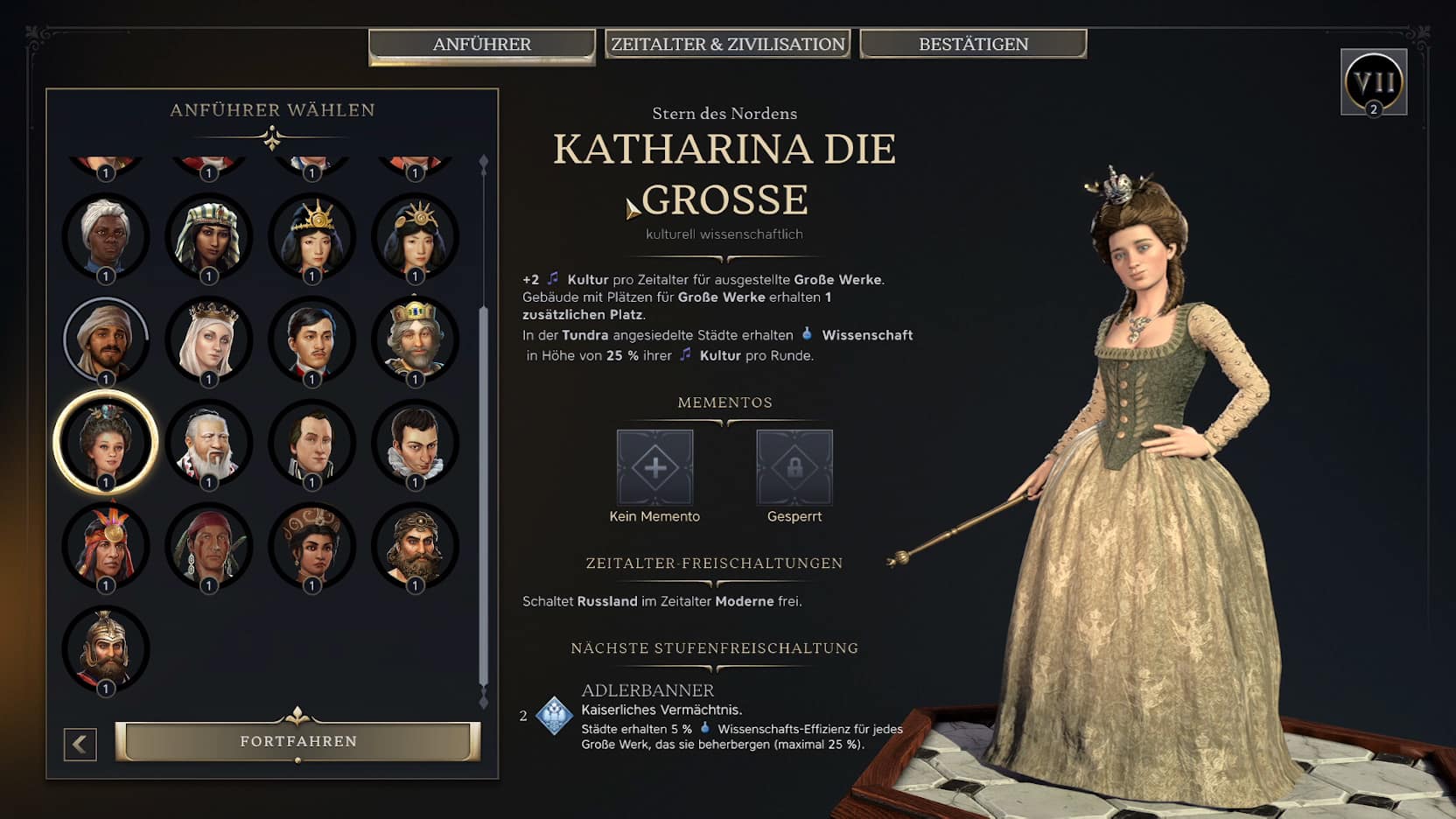Click the leader list scrollbar
The width and height of the screenshot is (1456, 819).
tap(483, 490)
